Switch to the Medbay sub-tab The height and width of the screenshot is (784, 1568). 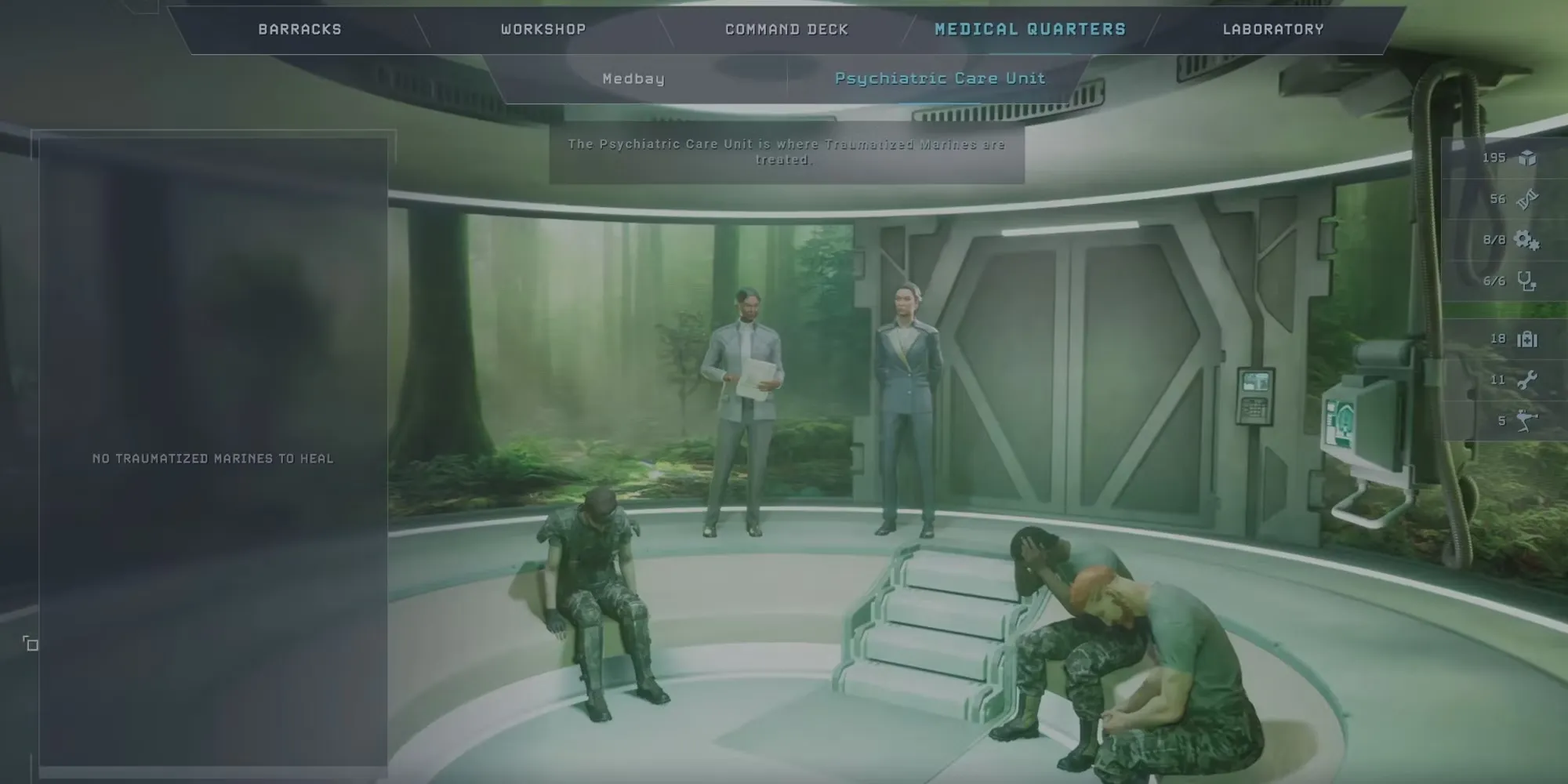[633, 79]
